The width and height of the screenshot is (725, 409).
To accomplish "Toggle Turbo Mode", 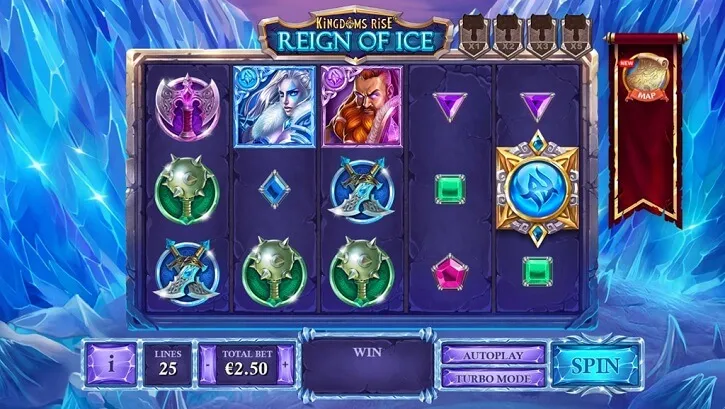I will (494, 378).
